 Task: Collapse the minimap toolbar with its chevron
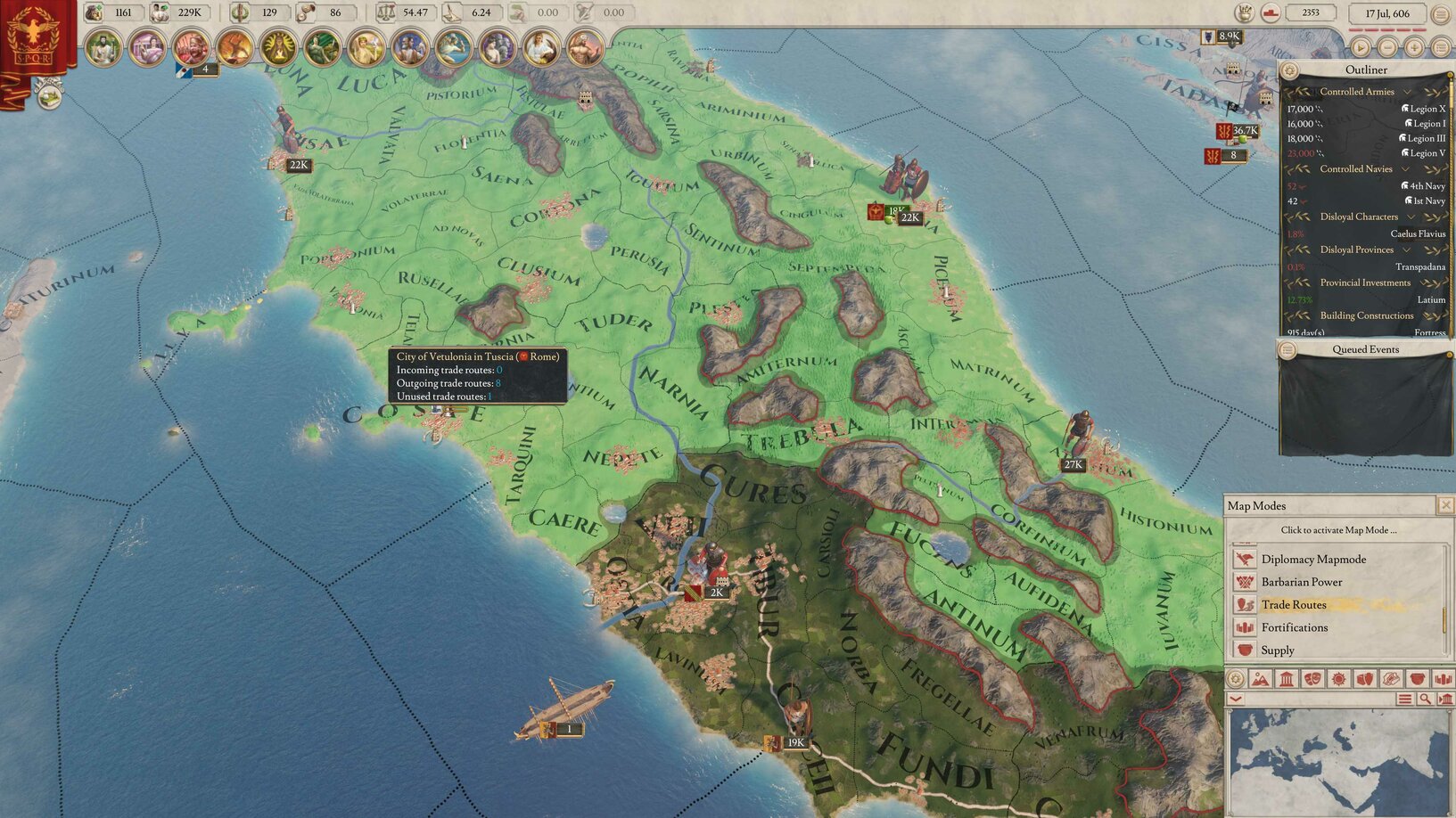1235,699
